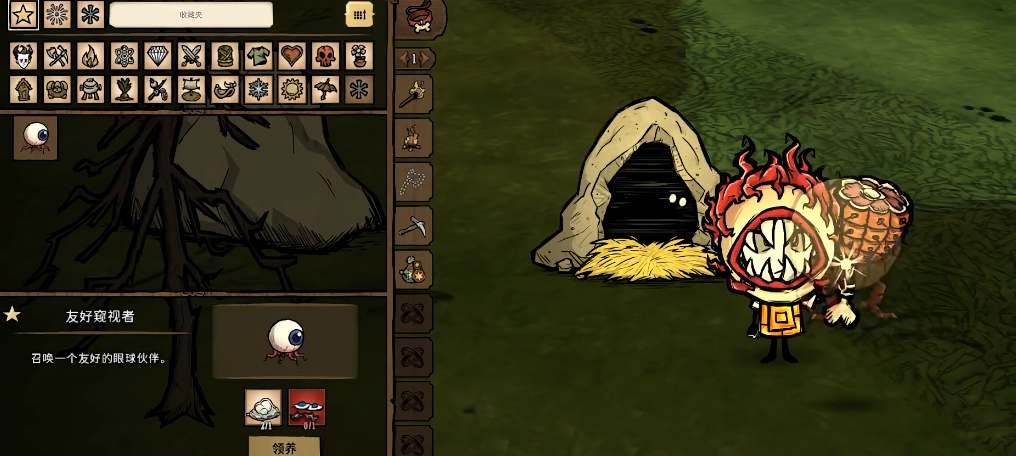1016x456 pixels.
Task: Choose the heart restoration filter
Action: pyautogui.click(x=292, y=56)
